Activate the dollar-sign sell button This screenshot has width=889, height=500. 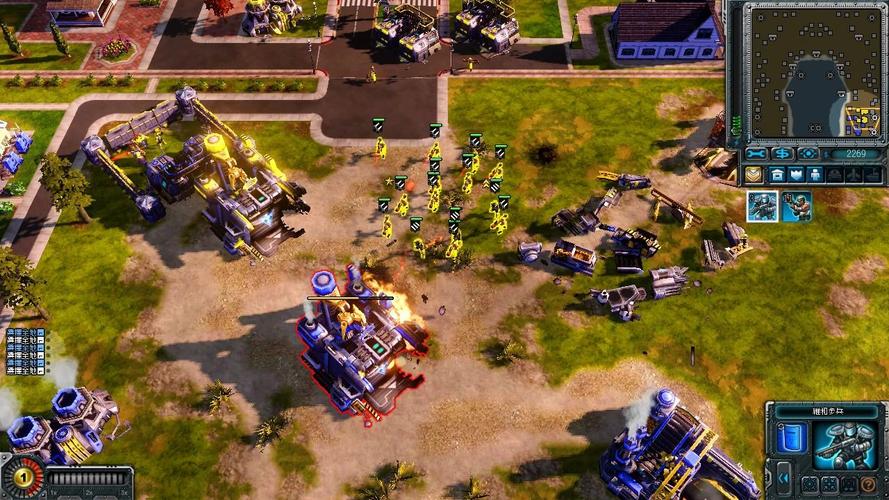coord(782,154)
